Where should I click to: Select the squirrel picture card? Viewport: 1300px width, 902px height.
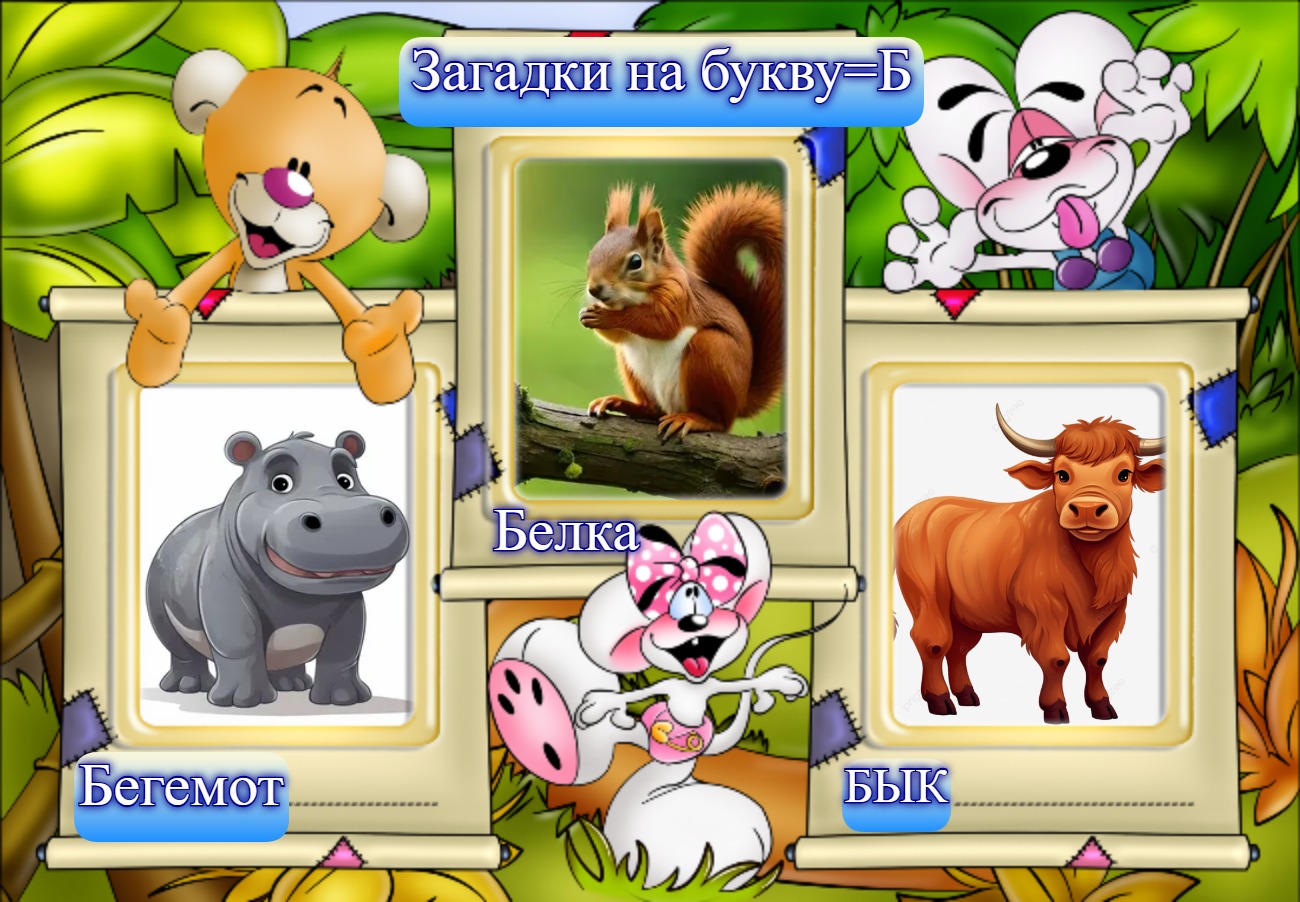pyautogui.click(x=650, y=328)
